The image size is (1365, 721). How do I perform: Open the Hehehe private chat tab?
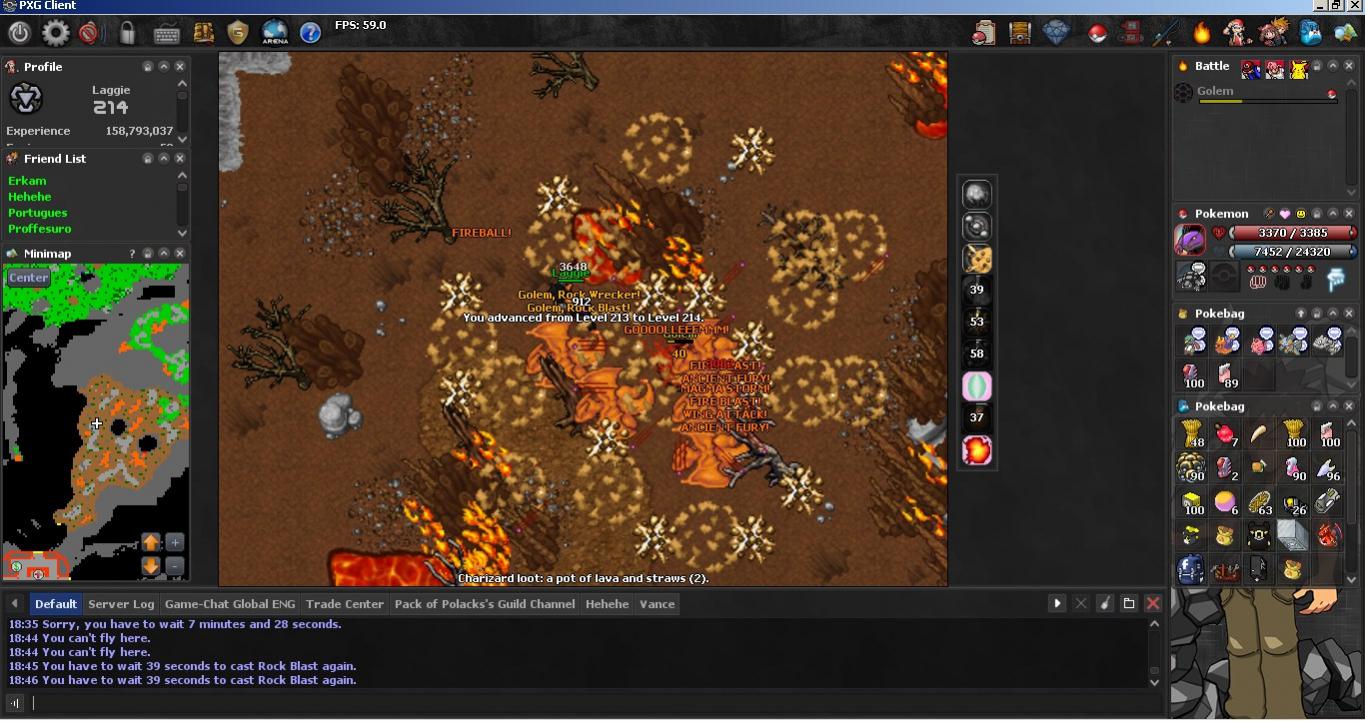coord(607,604)
